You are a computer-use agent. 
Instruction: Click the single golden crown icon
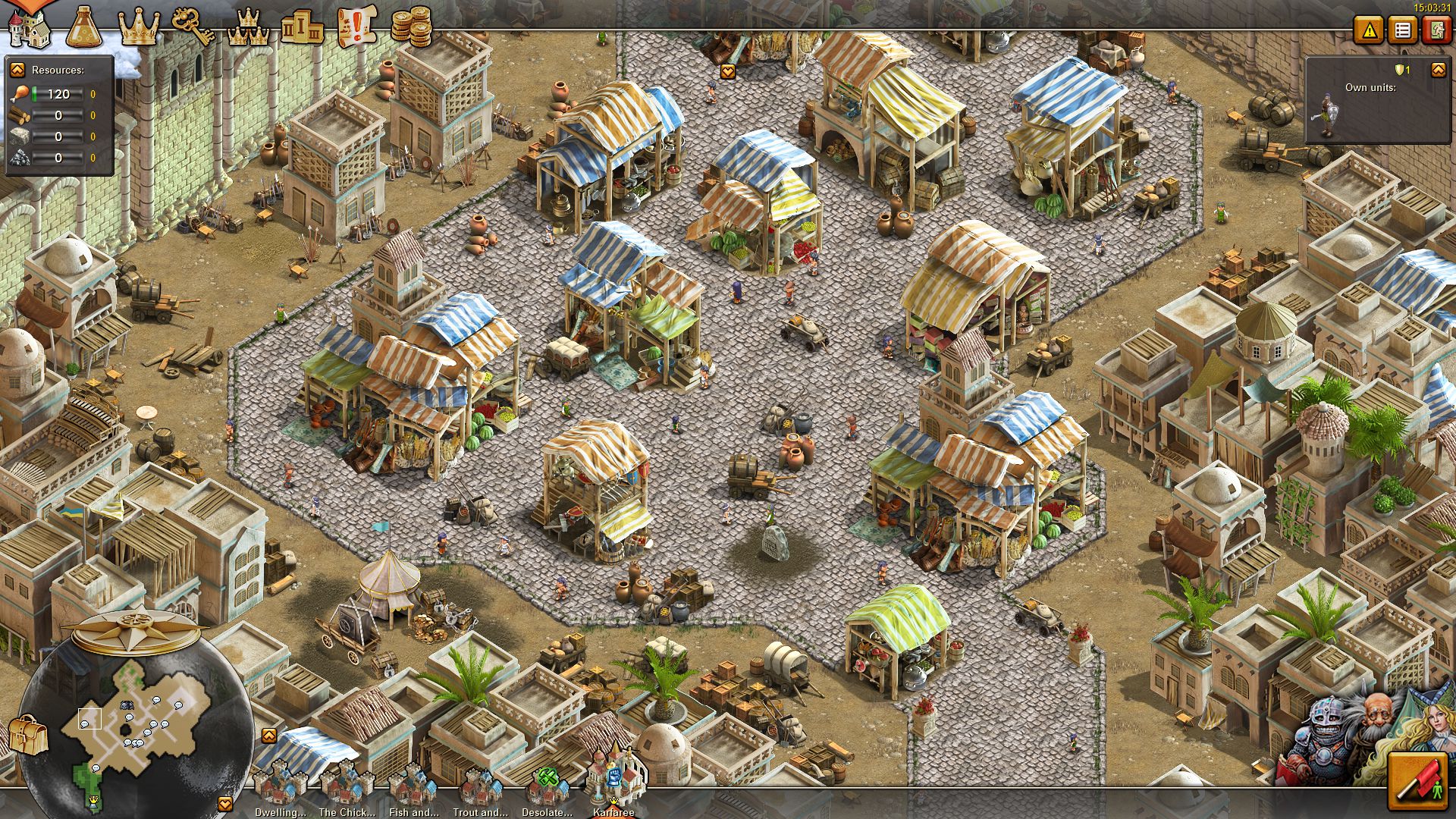pos(139,27)
